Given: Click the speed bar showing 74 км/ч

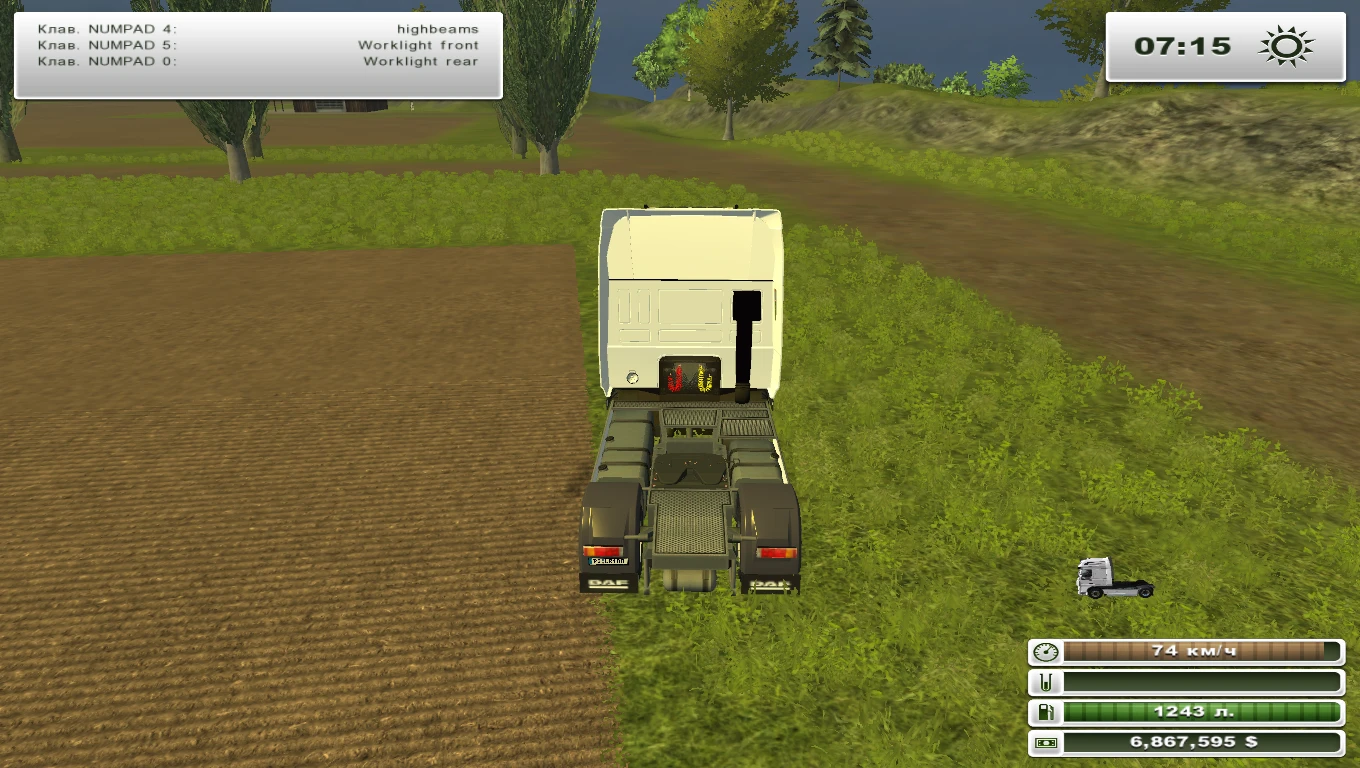Looking at the screenshot, I should (x=1200, y=651).
